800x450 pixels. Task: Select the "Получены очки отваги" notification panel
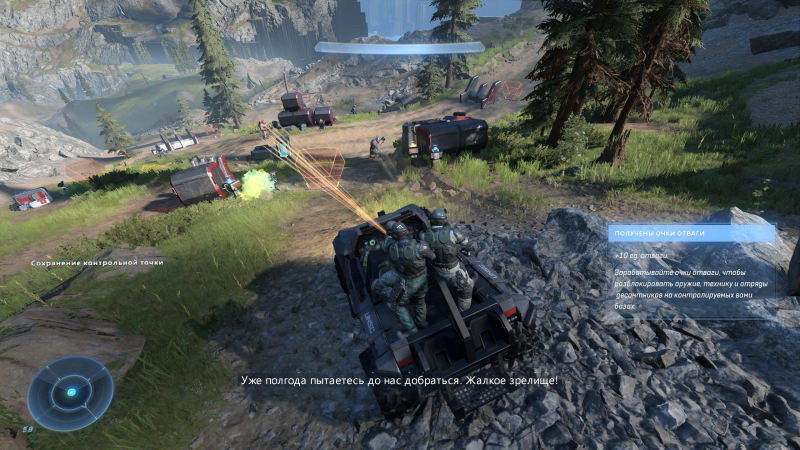click(x=691, y=269)
